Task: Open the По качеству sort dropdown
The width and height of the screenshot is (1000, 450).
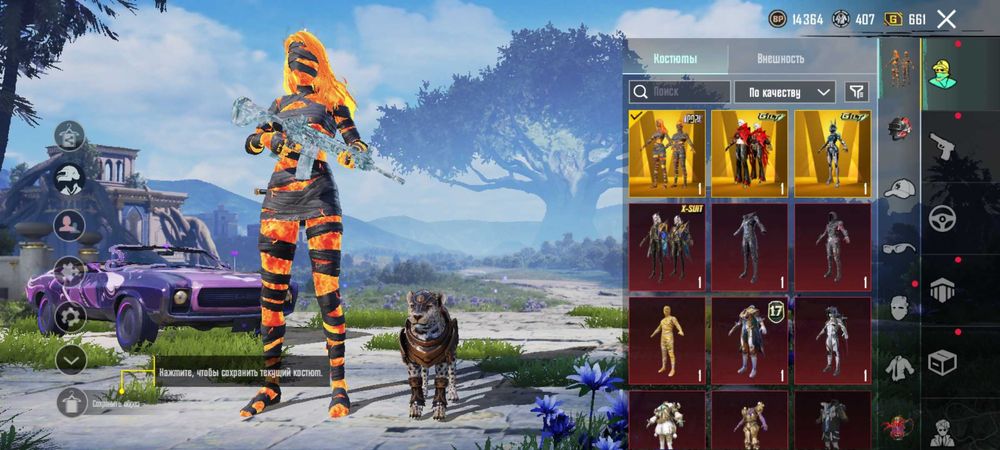Action: coord(784,92)
